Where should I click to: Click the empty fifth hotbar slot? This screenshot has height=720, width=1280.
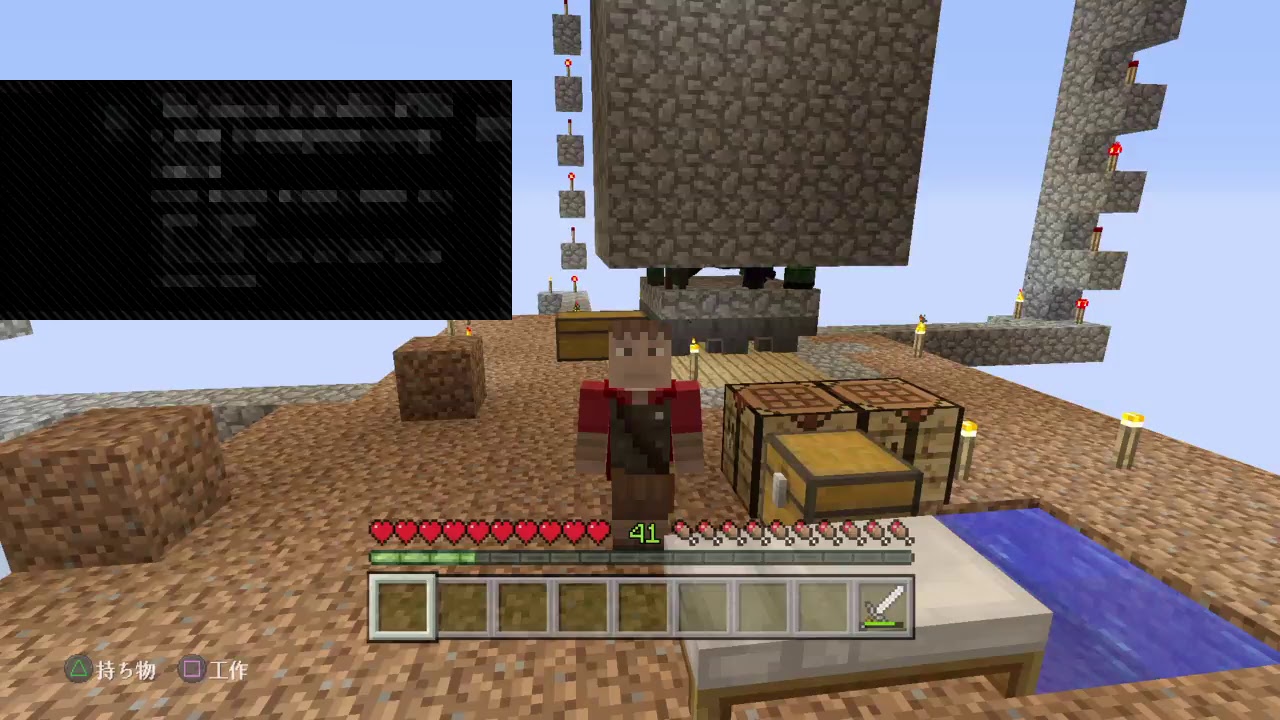(x=641, y=603)
